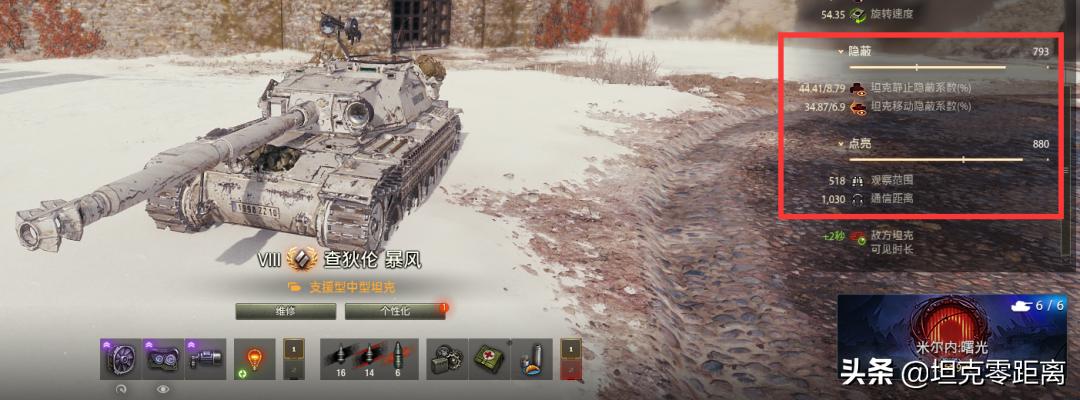Collapse the 隐蔽 concealment stats section
Viewport: 1080px width, 400px height.
842,50
